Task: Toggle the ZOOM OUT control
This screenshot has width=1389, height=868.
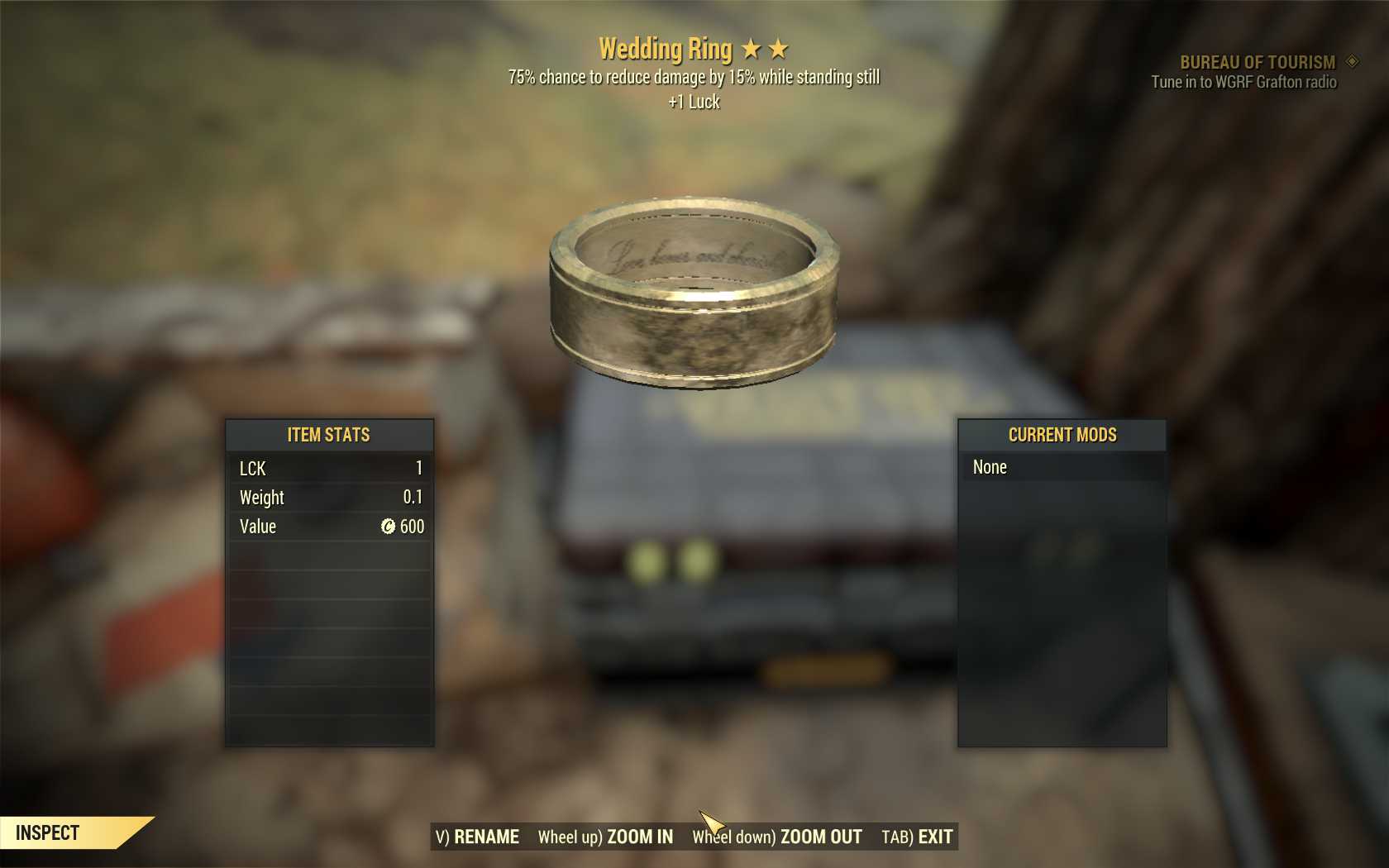Action: click(821, 837)
